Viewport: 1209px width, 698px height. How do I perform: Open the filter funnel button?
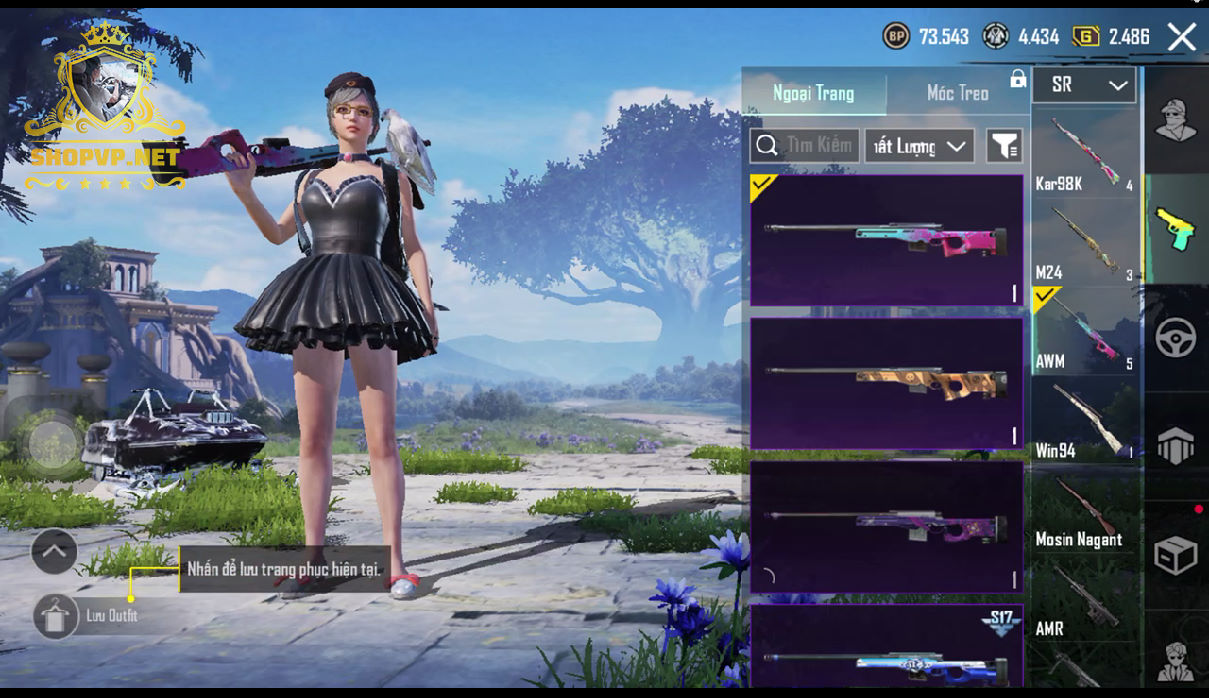[1003, 146]
